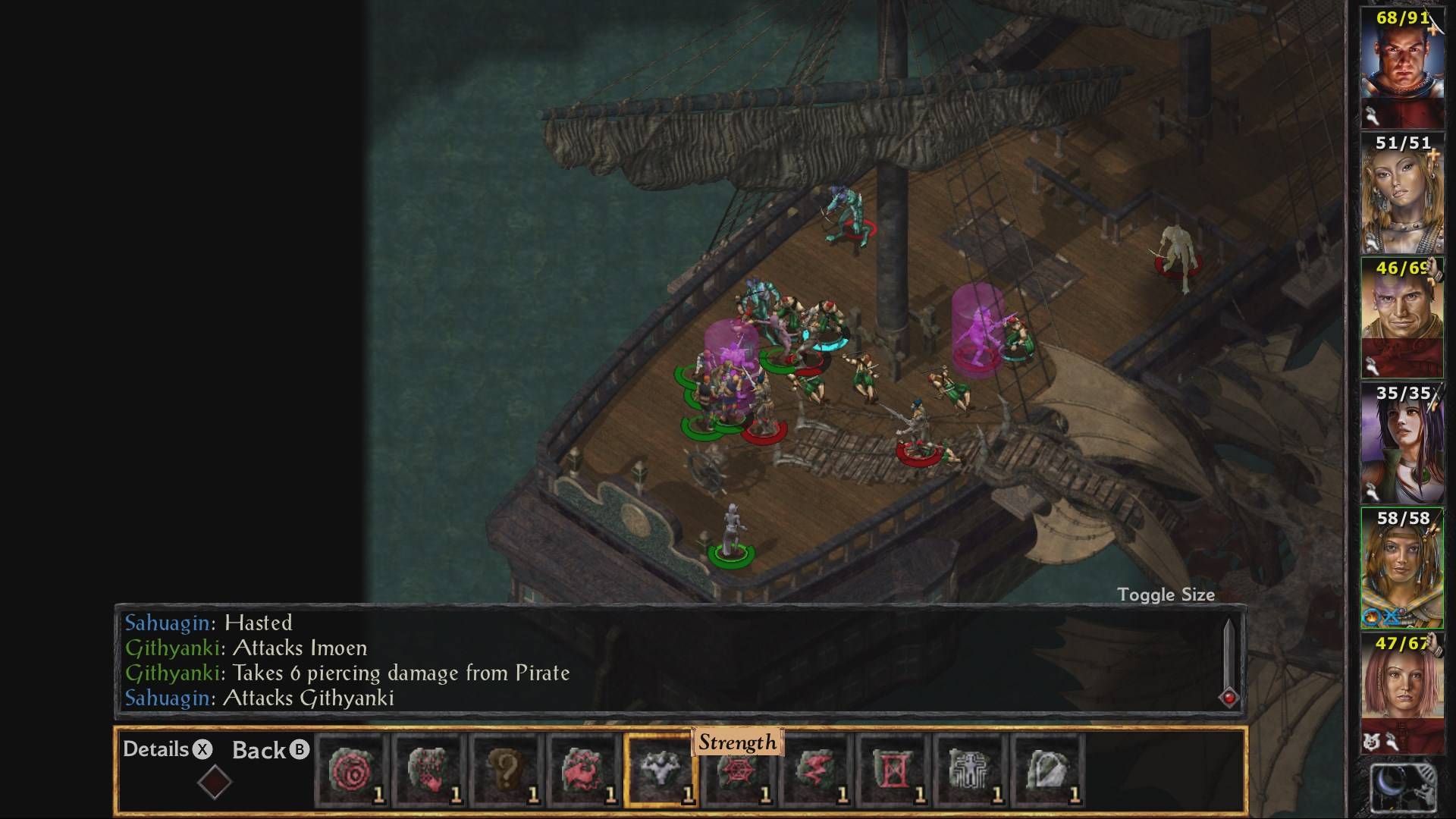This screenshot has height=819, width=1456.
Task: Pick the red beast-shaped spell icon
Action: click(x=584, y=770)
